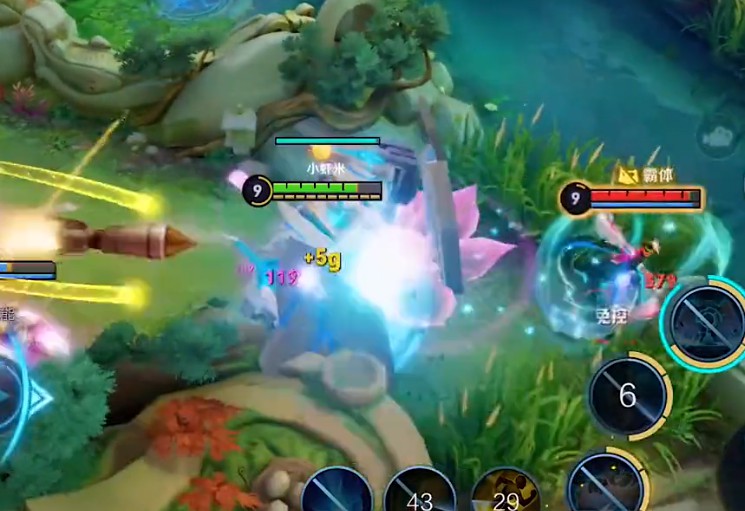Activate the running-figure sprint spell

(x=505, y=495)
